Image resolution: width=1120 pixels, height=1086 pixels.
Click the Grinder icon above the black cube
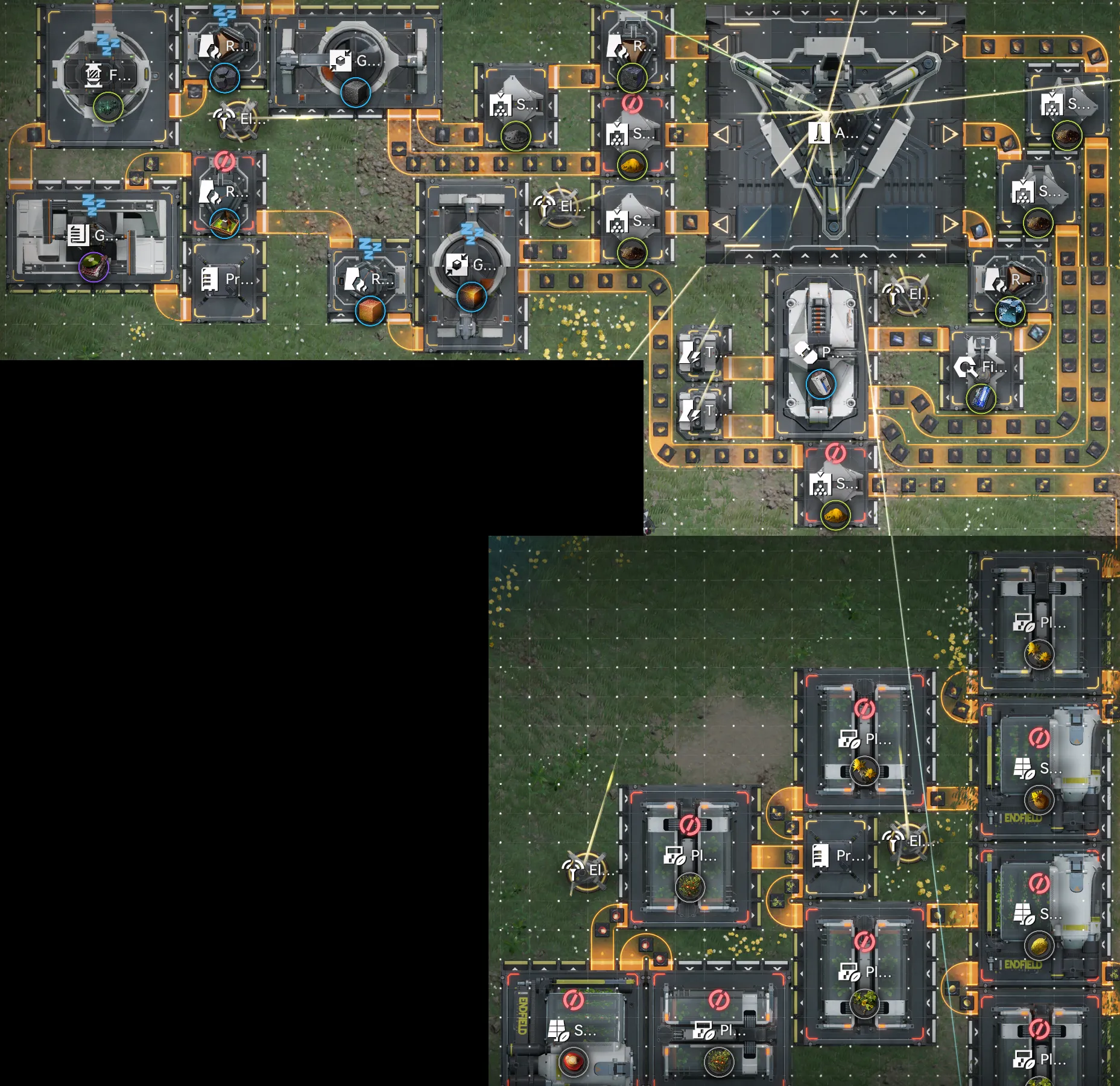coord(341,60)
